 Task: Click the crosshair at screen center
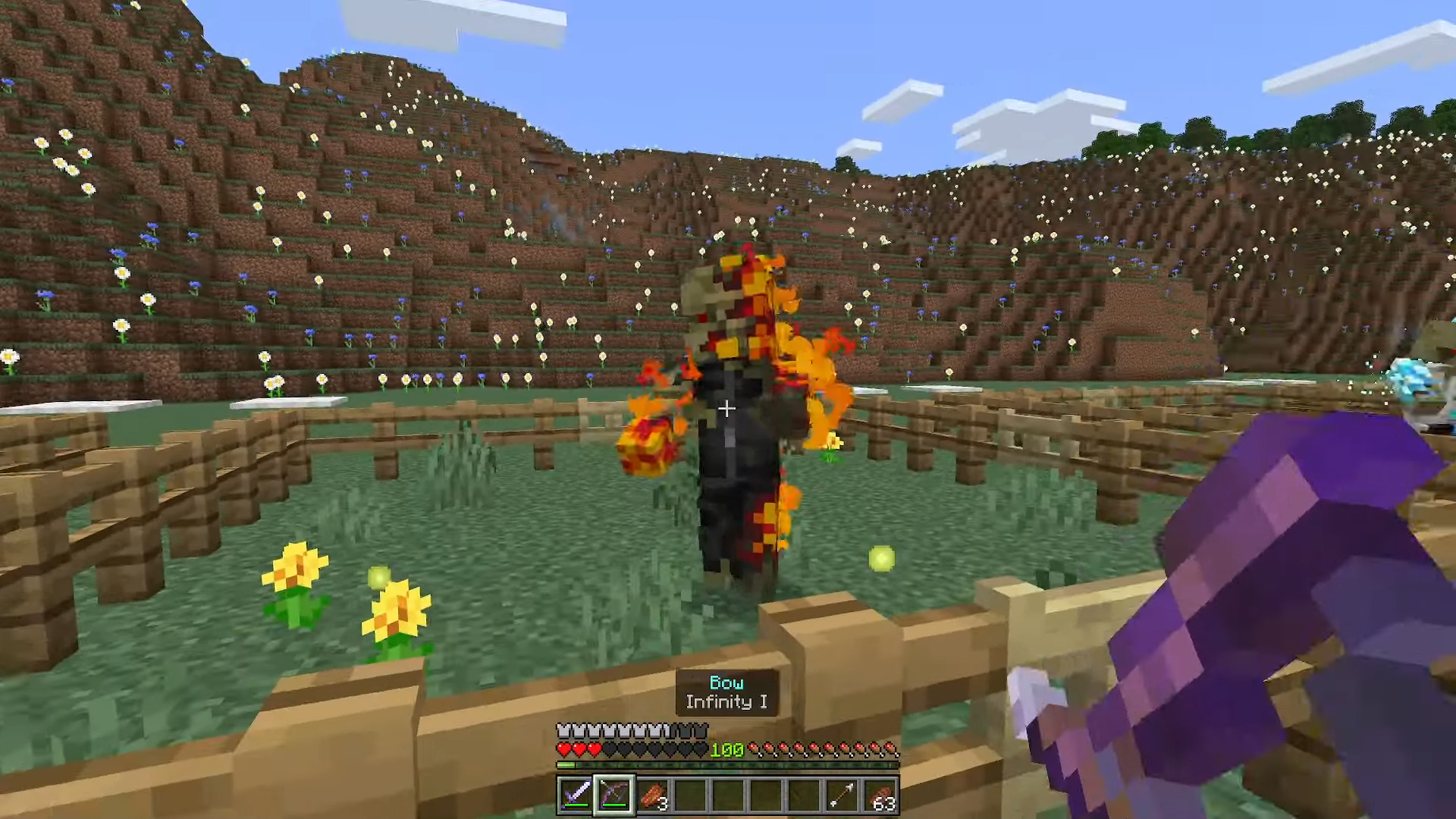[728, 409]
